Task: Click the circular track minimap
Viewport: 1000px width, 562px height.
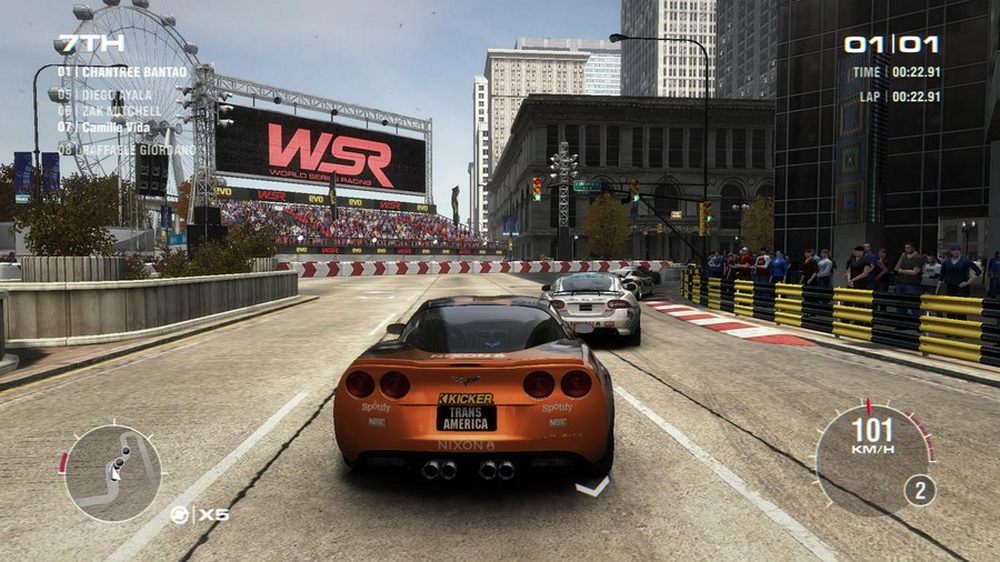Action: [112, 473]
